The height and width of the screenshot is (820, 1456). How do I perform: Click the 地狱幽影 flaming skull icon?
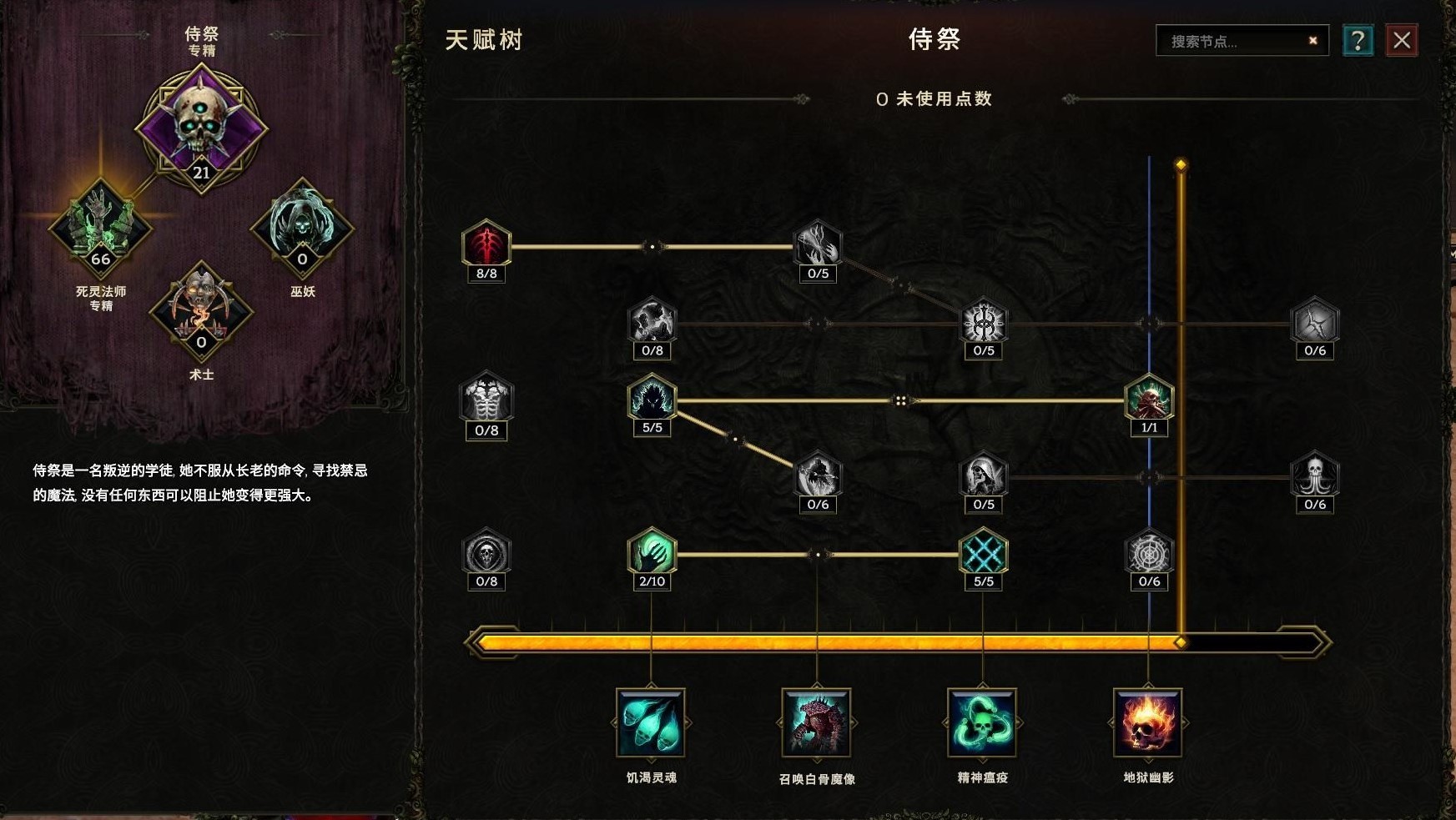pos(1148,724)
